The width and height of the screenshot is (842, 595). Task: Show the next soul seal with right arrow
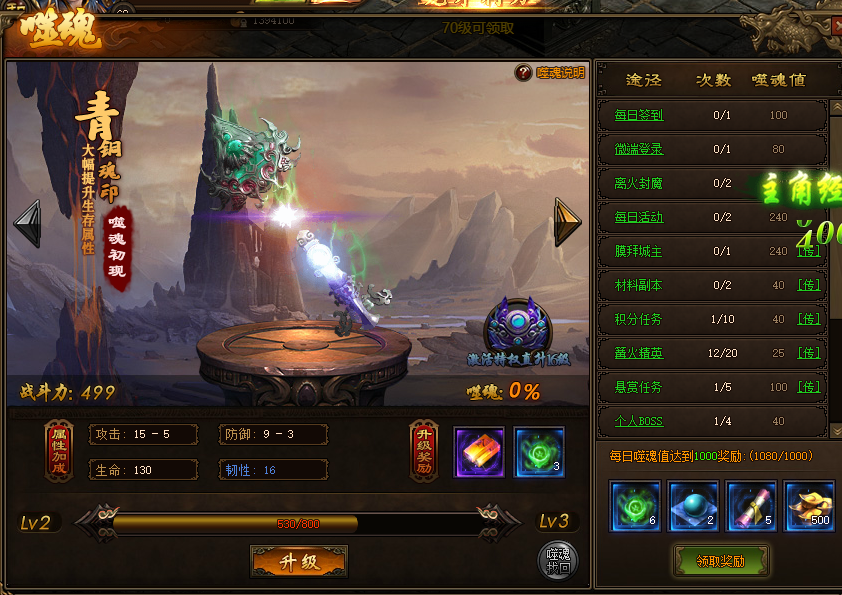[x=567, y=222]
